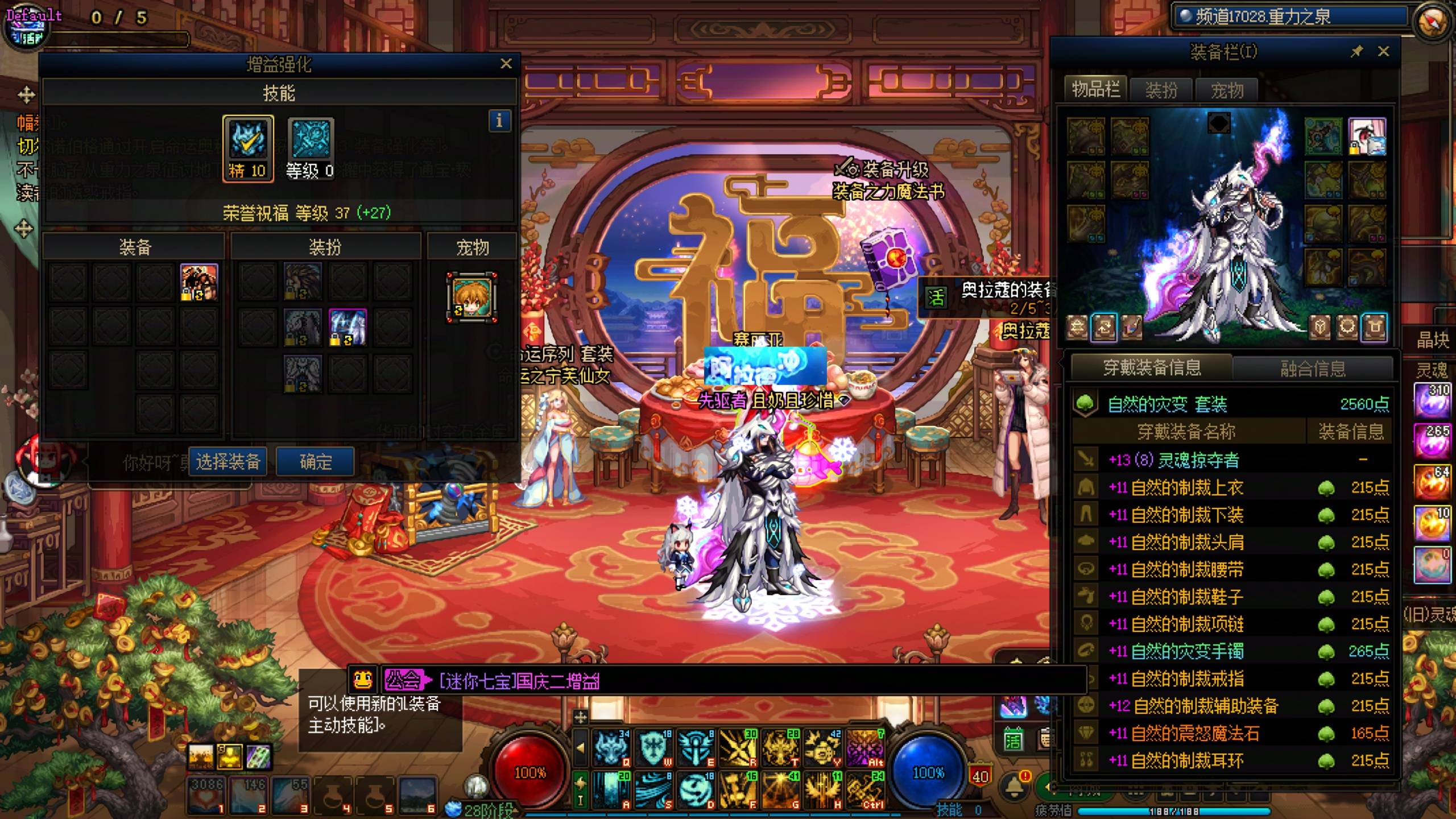Image resolution: width=1456 pixels, height=819 pixels.
Task: Select the 精 10 skill icon
Action: click(248, 148)
